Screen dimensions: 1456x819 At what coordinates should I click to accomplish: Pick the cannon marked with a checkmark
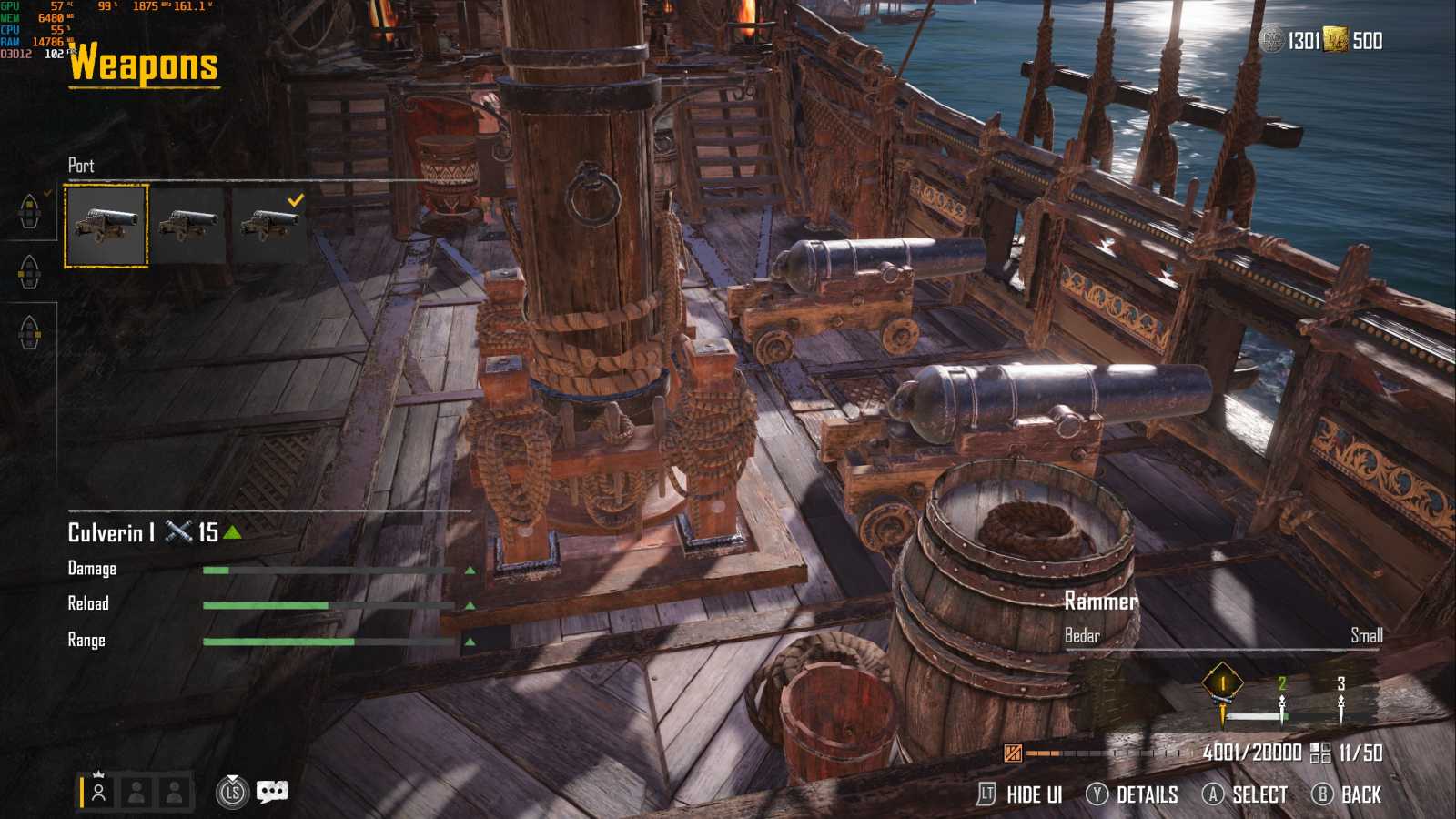(x=269, y=226)
